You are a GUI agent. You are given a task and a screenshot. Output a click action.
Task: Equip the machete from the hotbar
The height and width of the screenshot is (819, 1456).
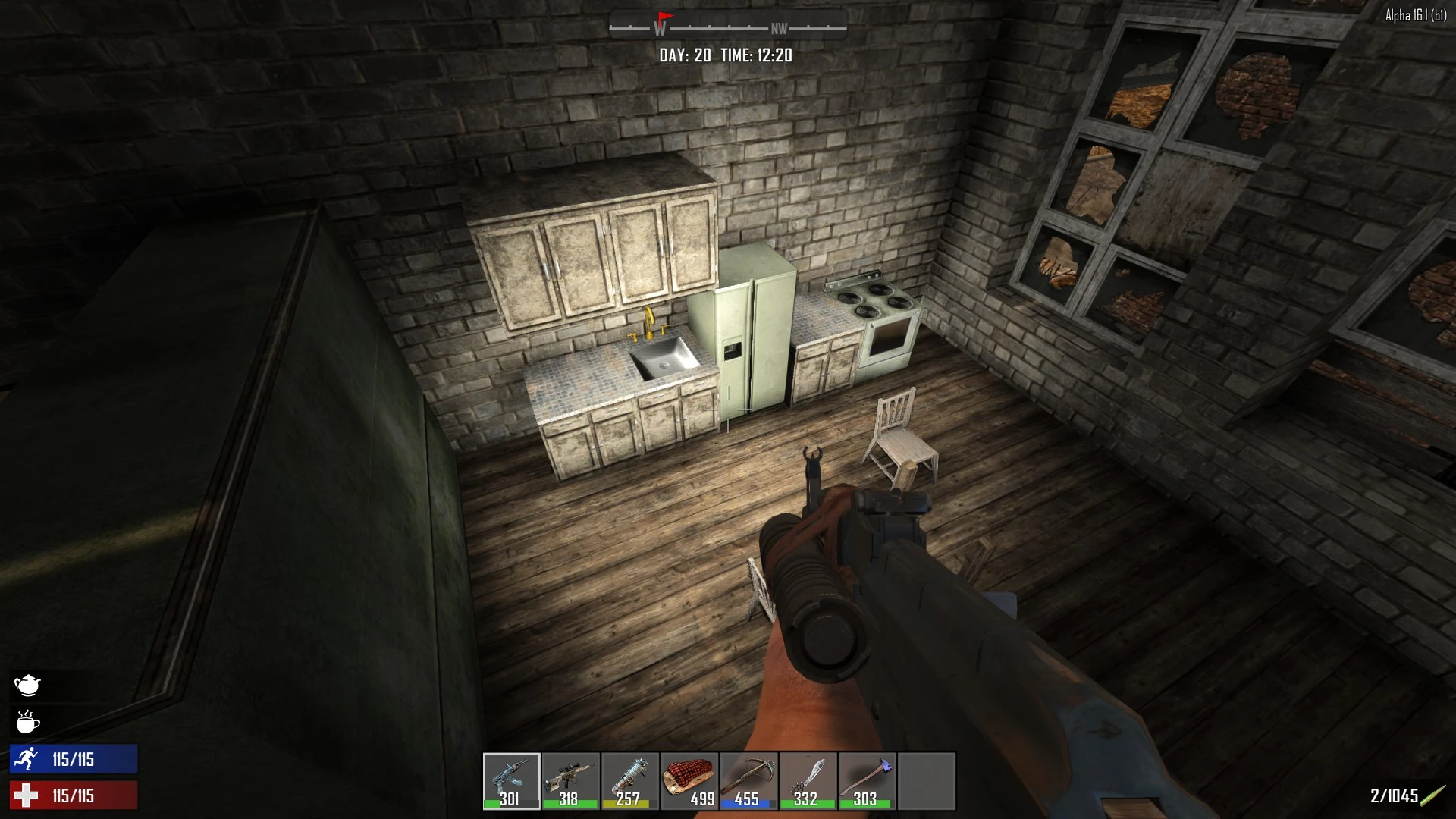[808, 780]
